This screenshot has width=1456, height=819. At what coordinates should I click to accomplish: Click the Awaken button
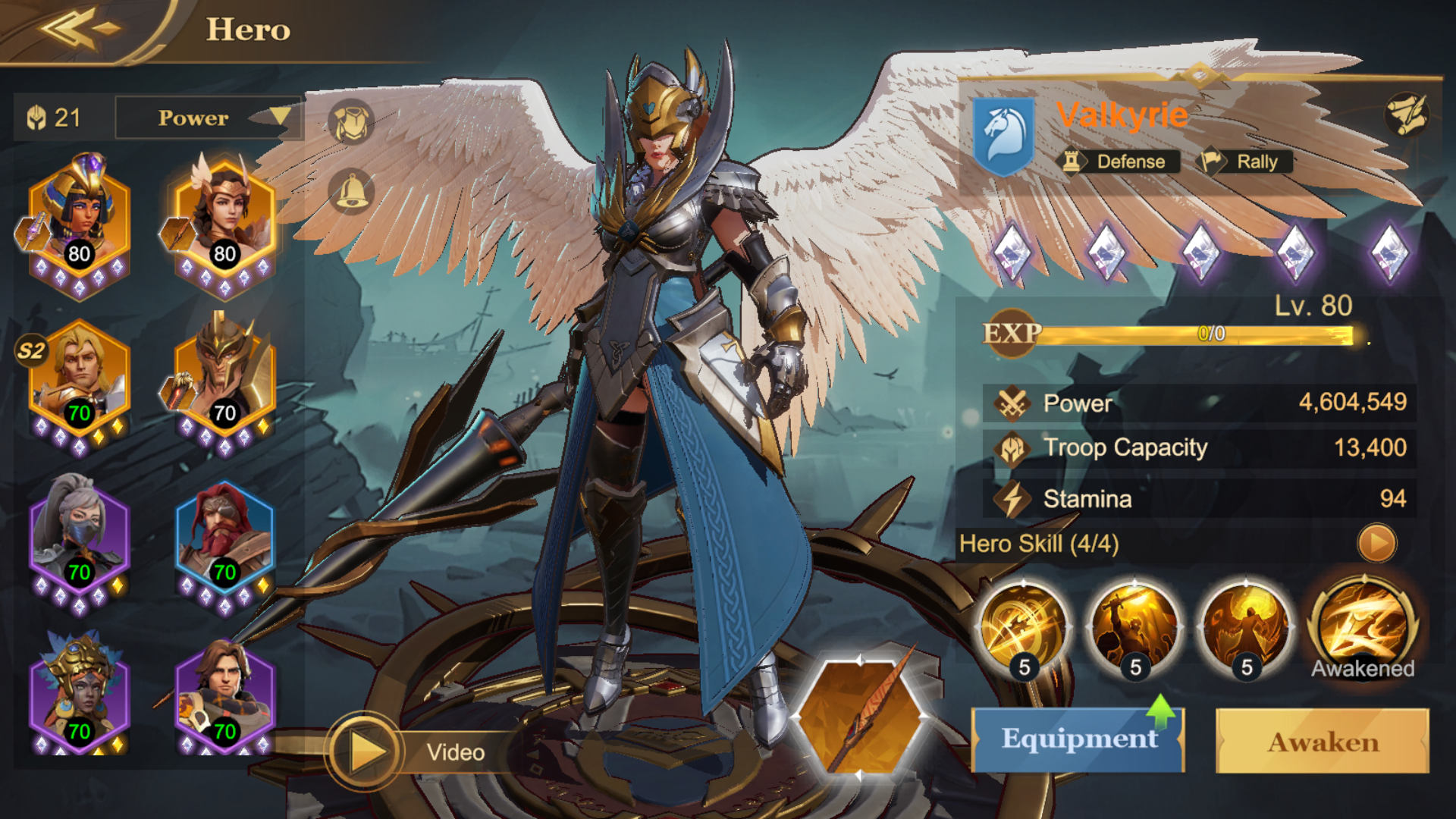click(x=1323, y=741)
